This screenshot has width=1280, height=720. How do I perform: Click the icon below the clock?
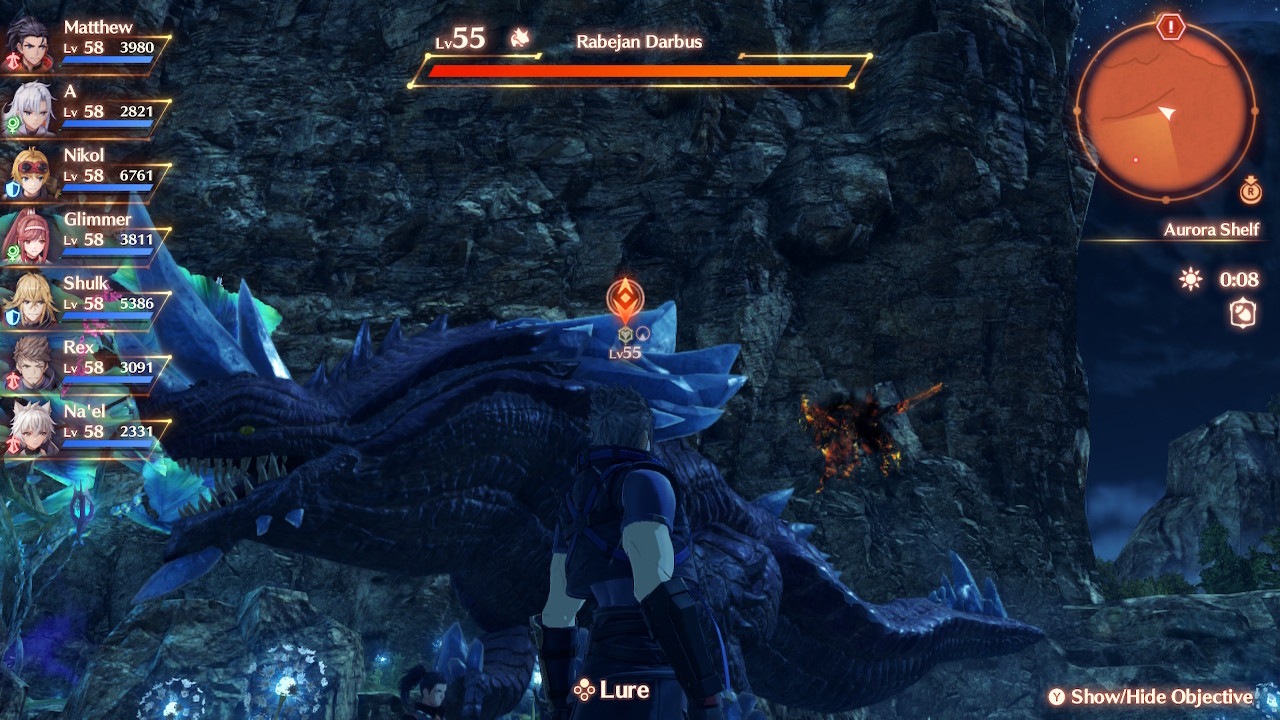tap(1242, 314)
